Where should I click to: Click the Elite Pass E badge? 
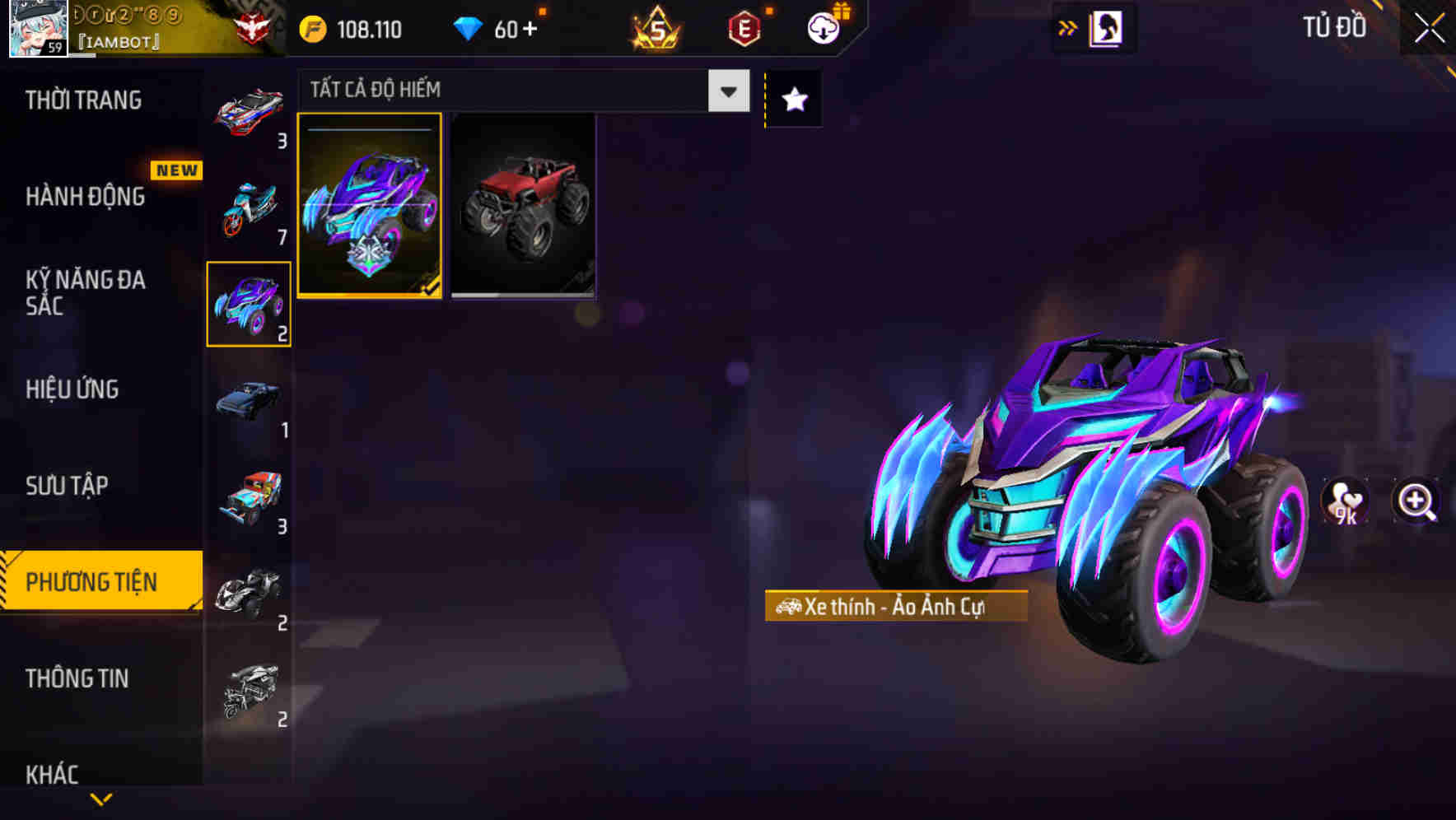742,27
